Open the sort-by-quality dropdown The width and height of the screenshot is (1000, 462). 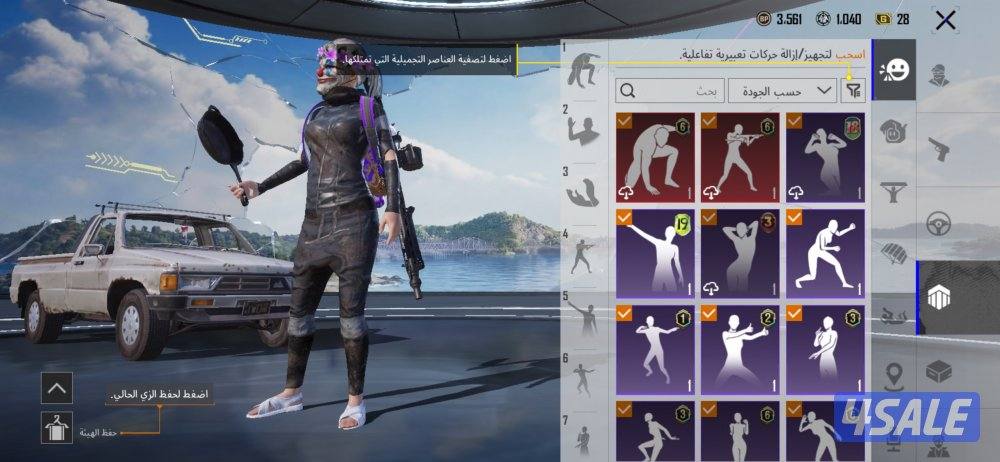pyautogui.click(x=782, y=91)
